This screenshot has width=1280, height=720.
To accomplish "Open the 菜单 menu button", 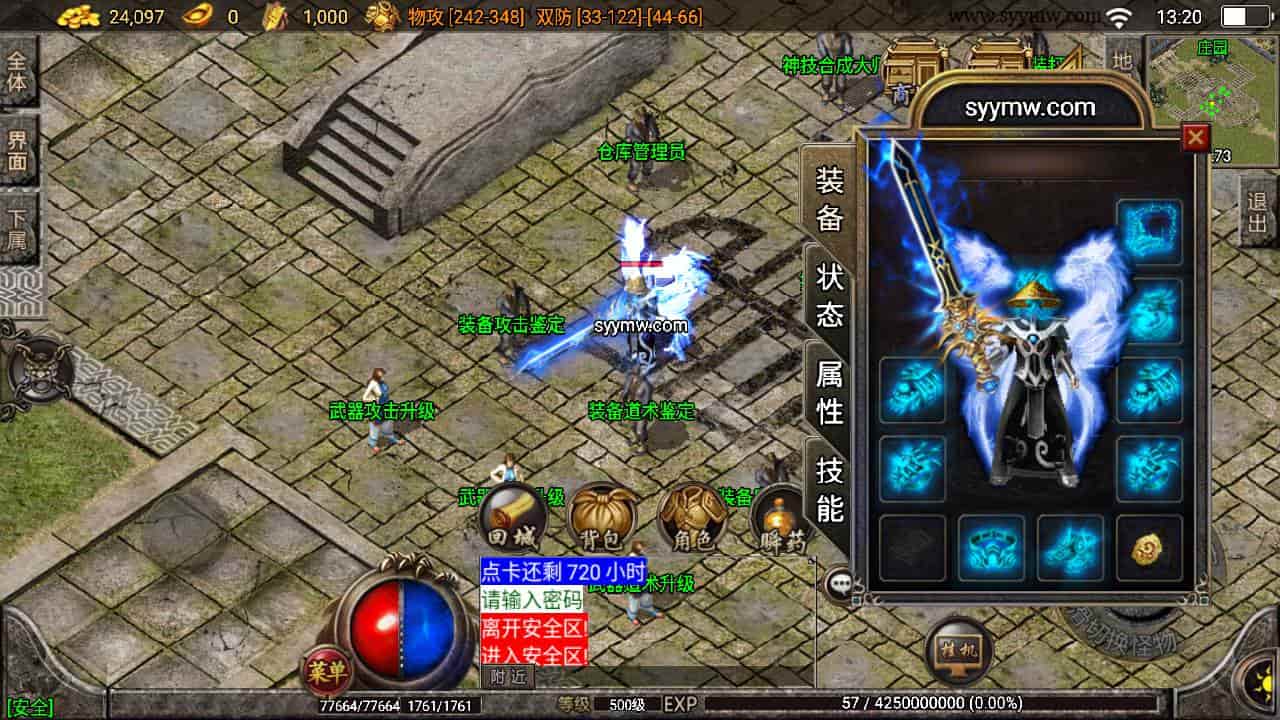I will pos(325,672).
